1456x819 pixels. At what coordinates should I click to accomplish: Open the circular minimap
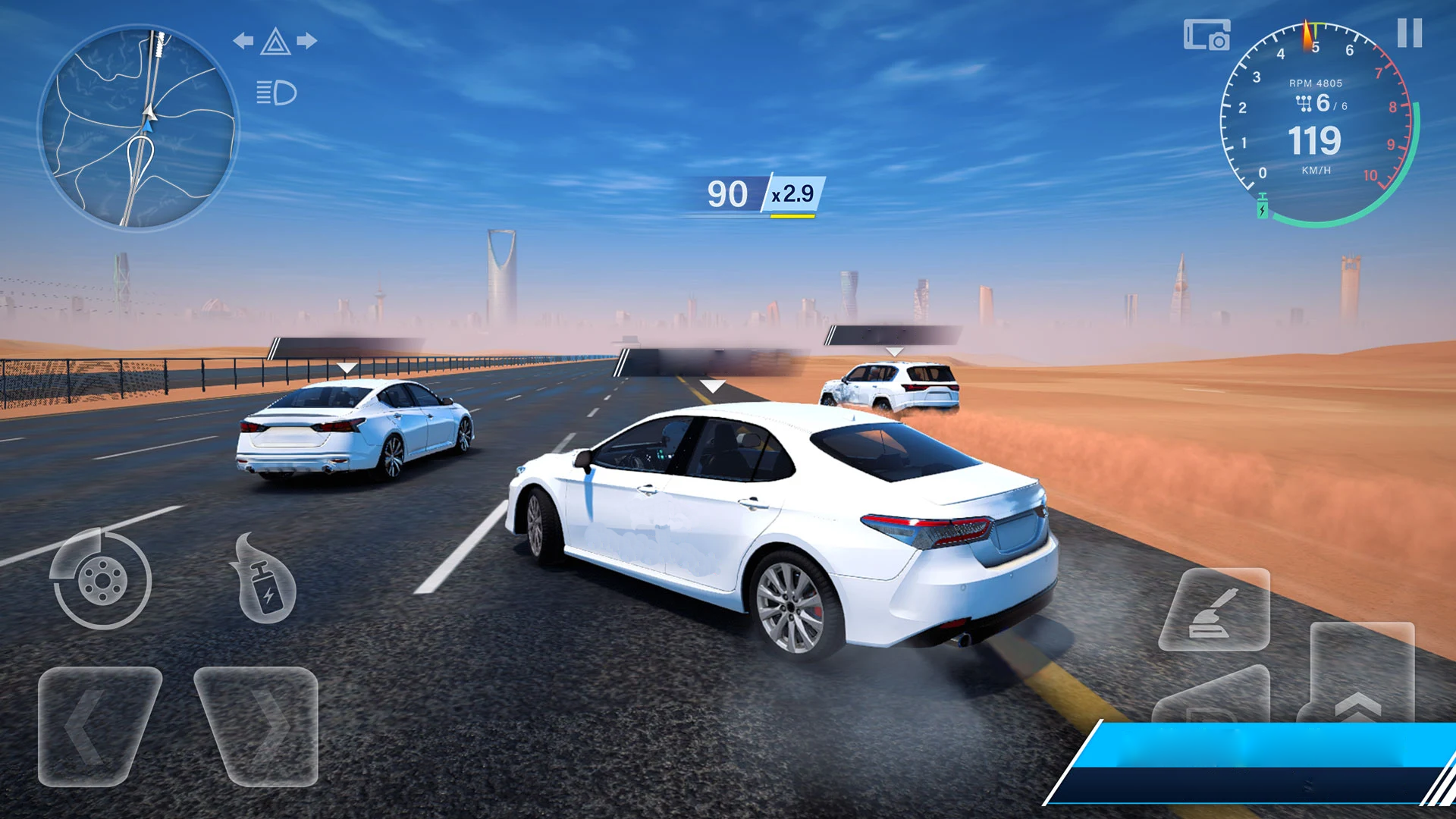[139, 129]
